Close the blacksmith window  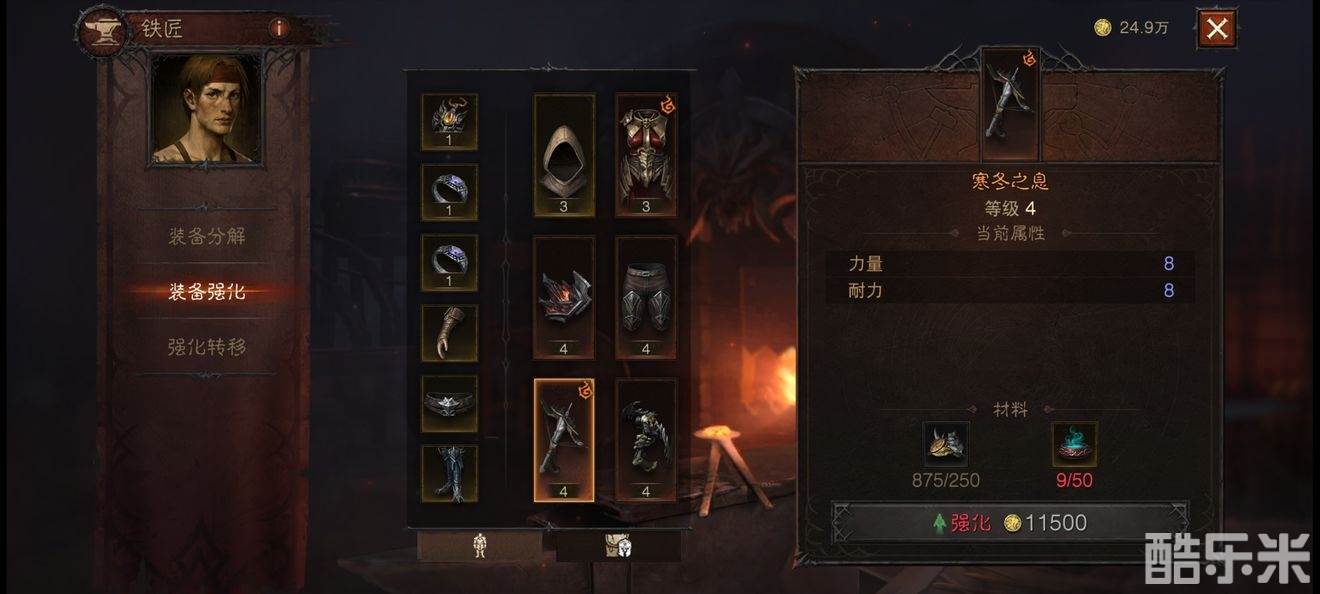pyautogui.click(x=1216, y=29)
